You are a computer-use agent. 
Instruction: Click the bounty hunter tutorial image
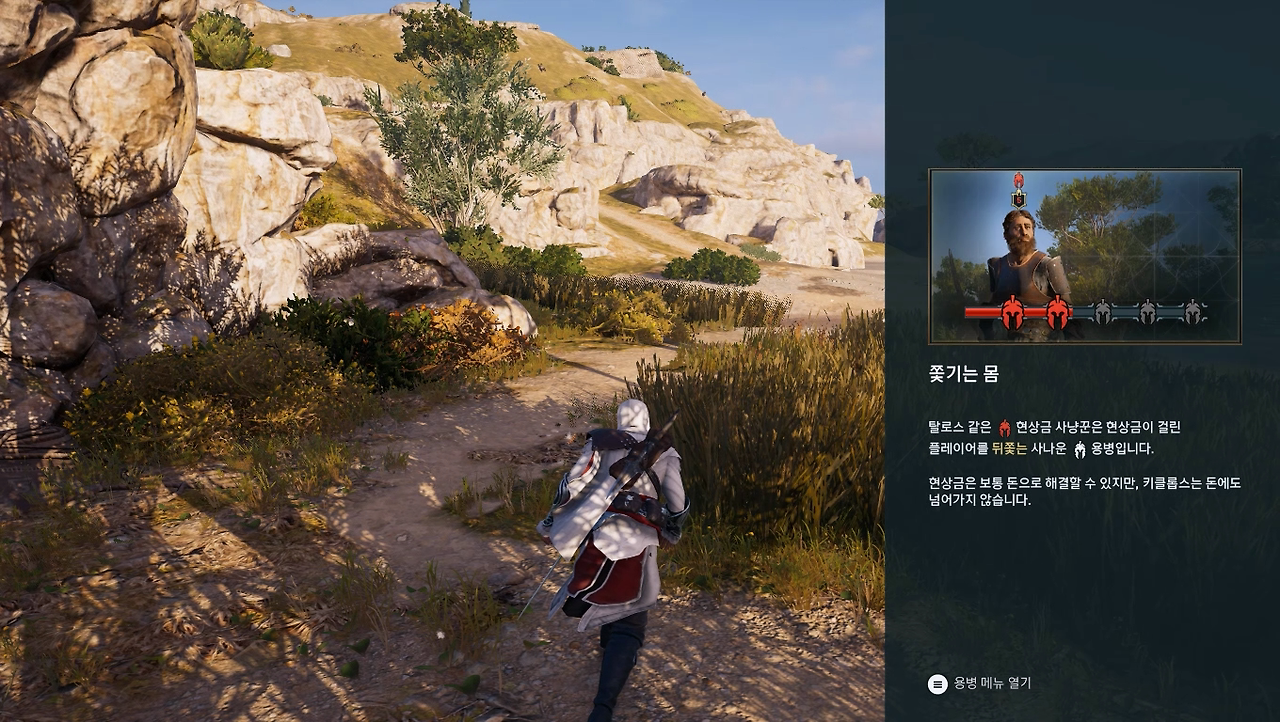tap(1085, 256)
